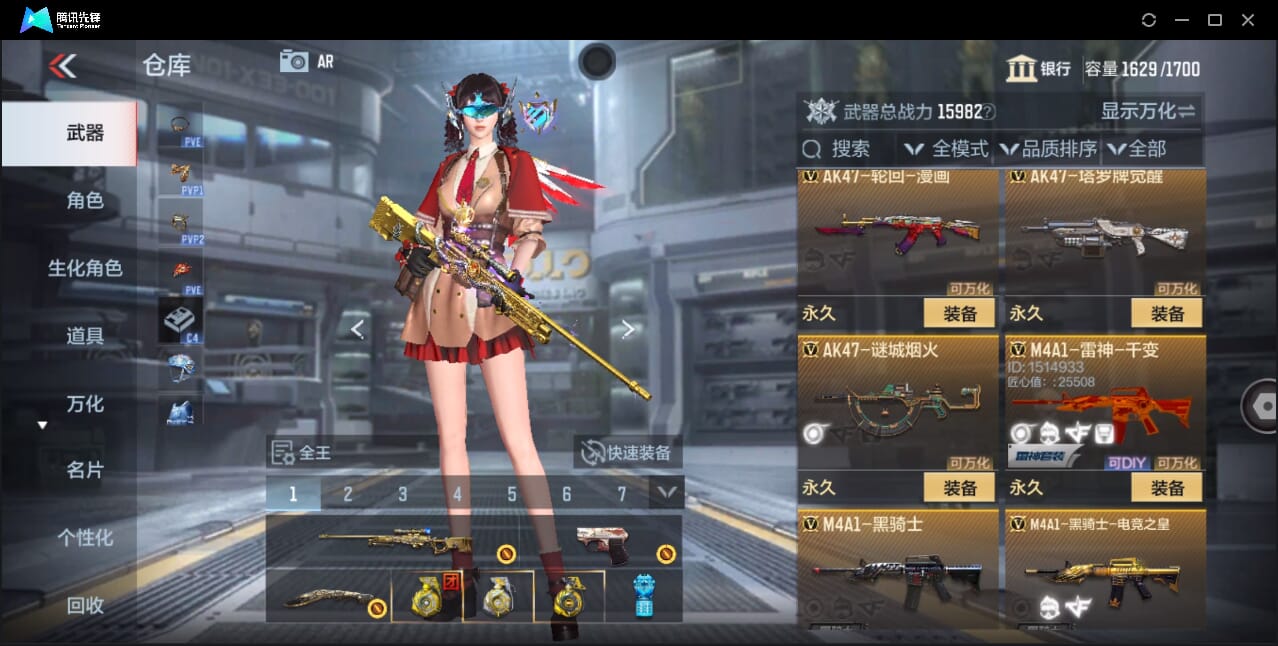Open the 生化角色 tab

pos(84,268)
